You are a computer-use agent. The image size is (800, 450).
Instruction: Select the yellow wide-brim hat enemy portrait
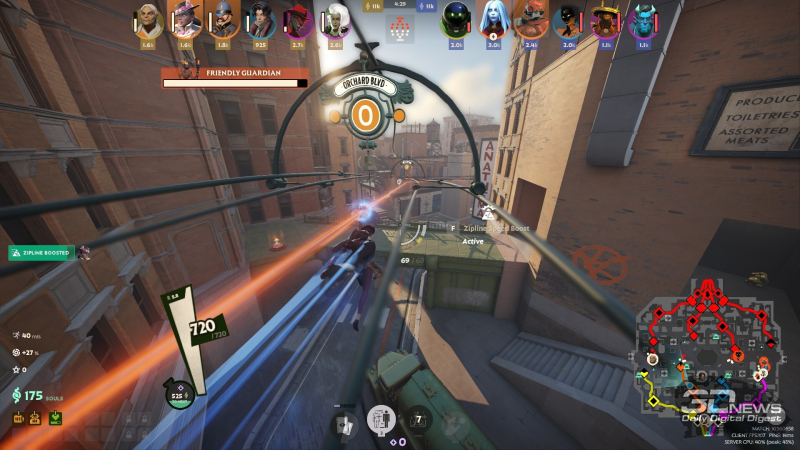(604, 19)
